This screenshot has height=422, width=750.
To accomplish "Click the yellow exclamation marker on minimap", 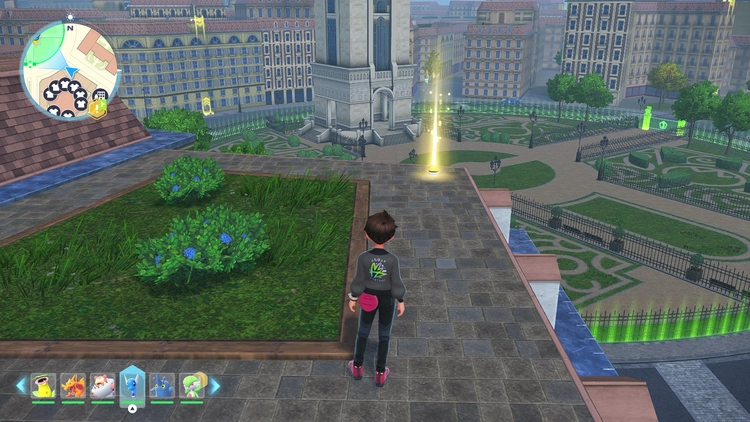I will (x=96, y=109).
